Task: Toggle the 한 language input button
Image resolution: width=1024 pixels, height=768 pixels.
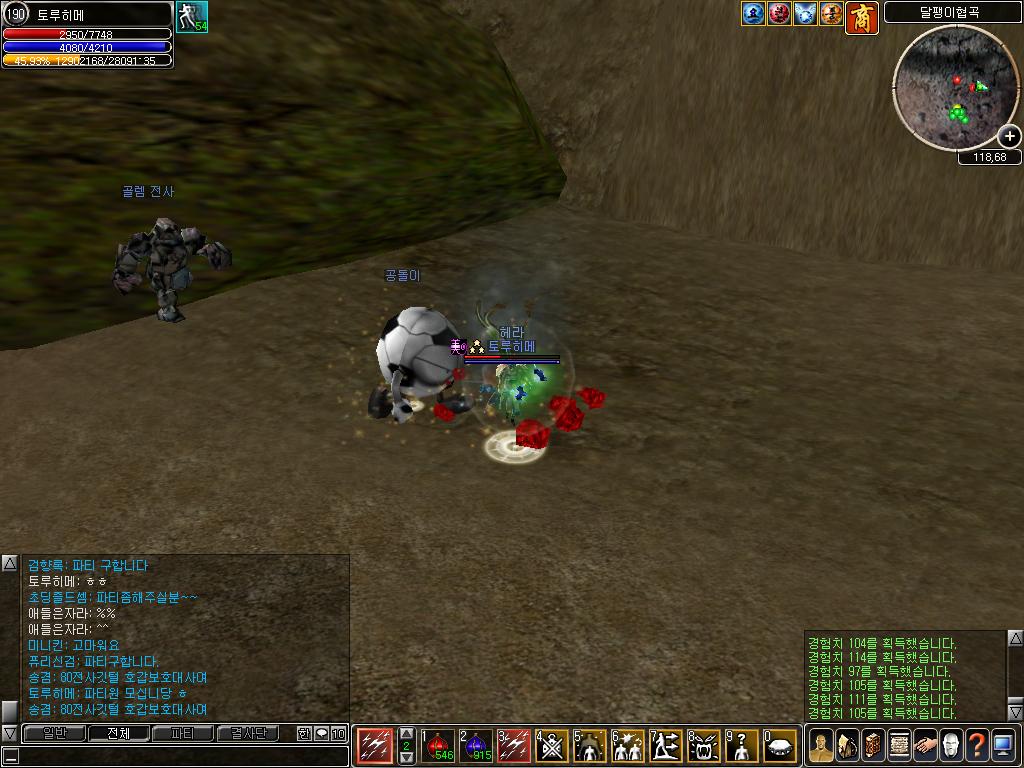Action: (304, 733)
